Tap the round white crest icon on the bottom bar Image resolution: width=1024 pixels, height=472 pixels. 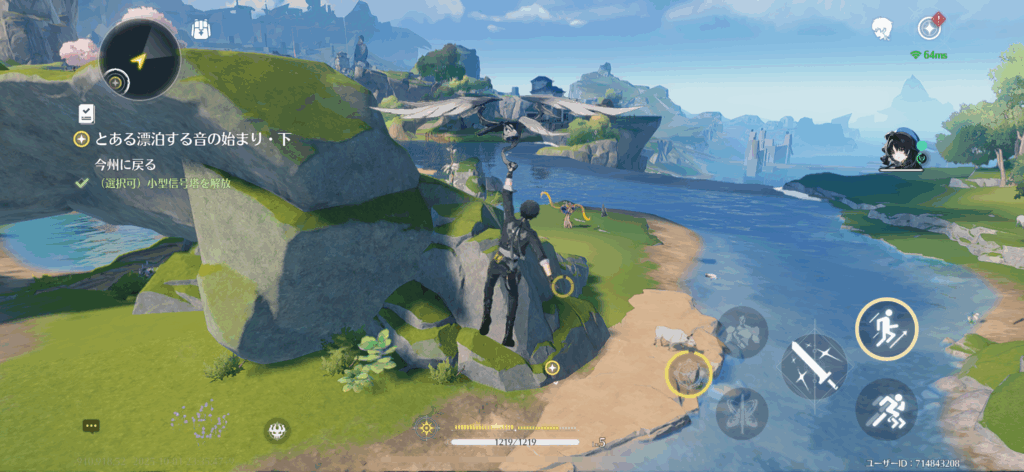(277, 432)
